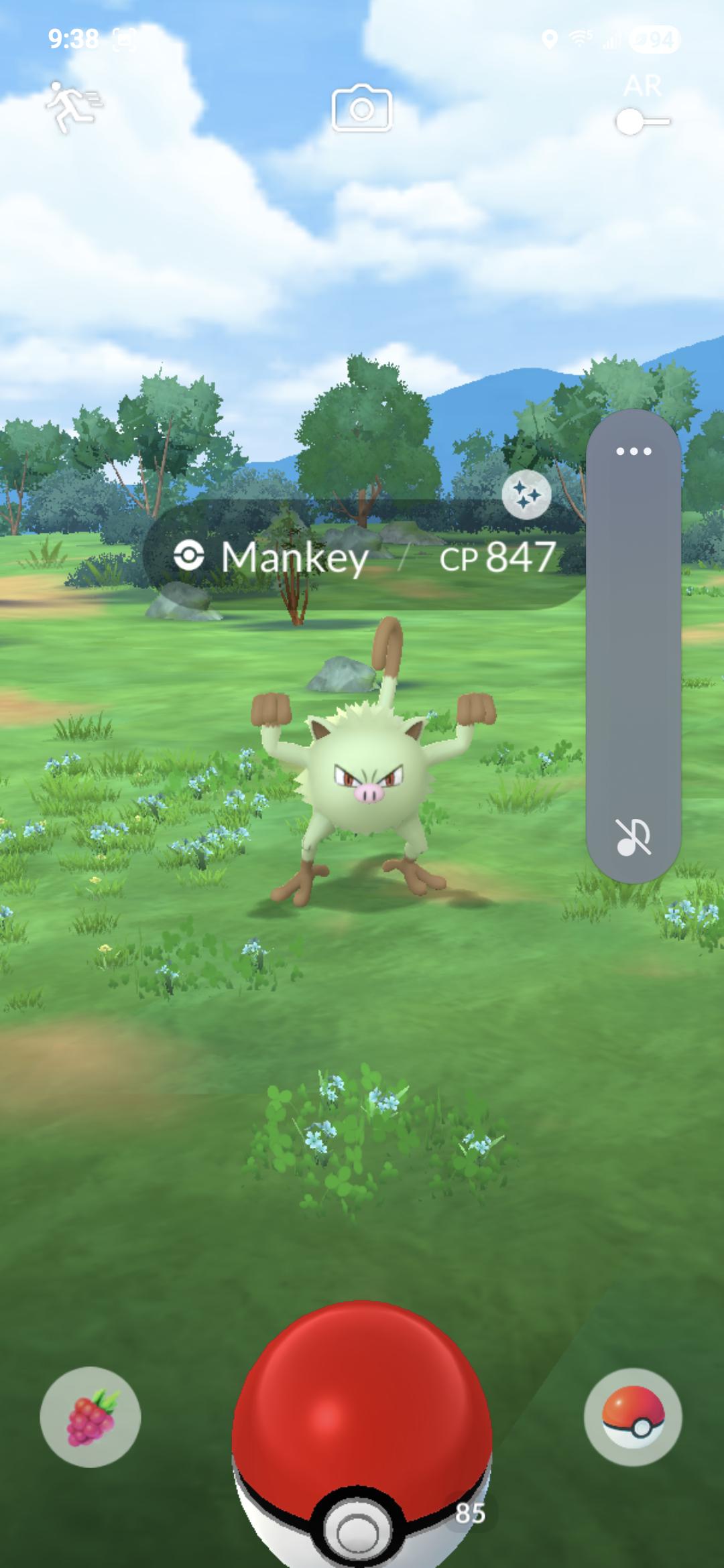724x1568 pixels.
Task: Toggle the AR mode switch
Action: (x=642, y=121)
